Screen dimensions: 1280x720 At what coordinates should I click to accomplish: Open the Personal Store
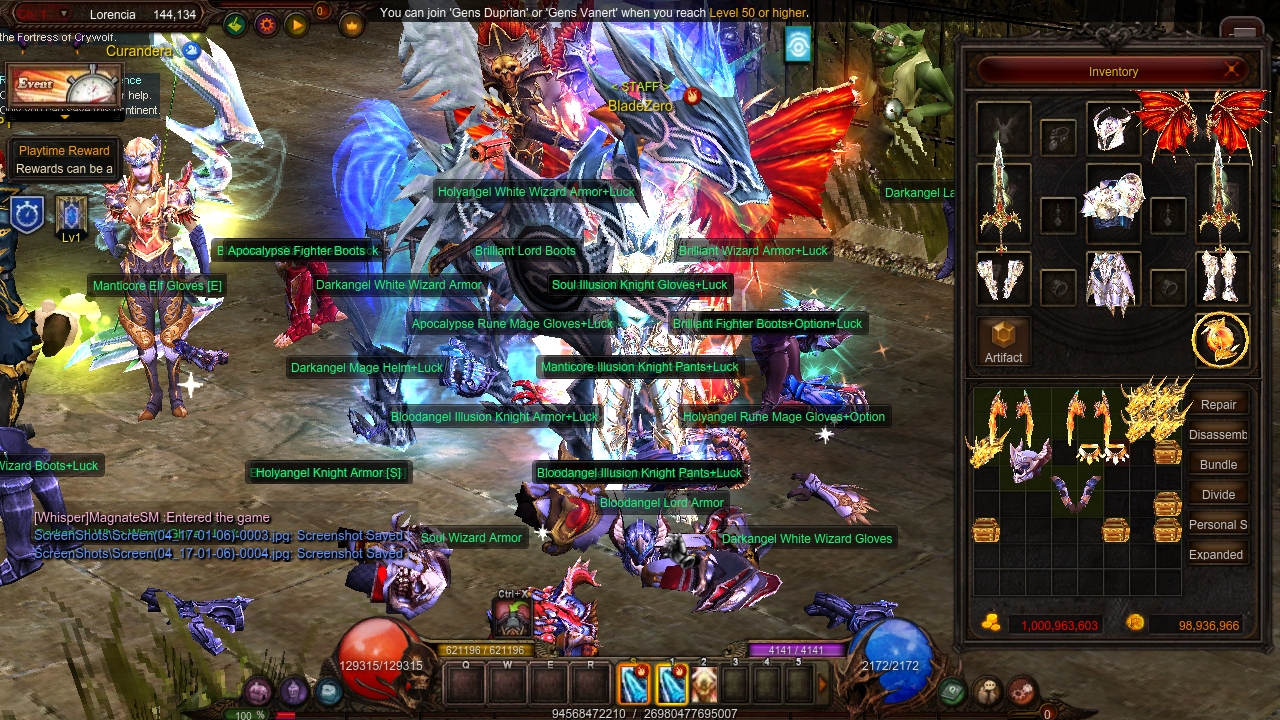(x=1218, y=525)
